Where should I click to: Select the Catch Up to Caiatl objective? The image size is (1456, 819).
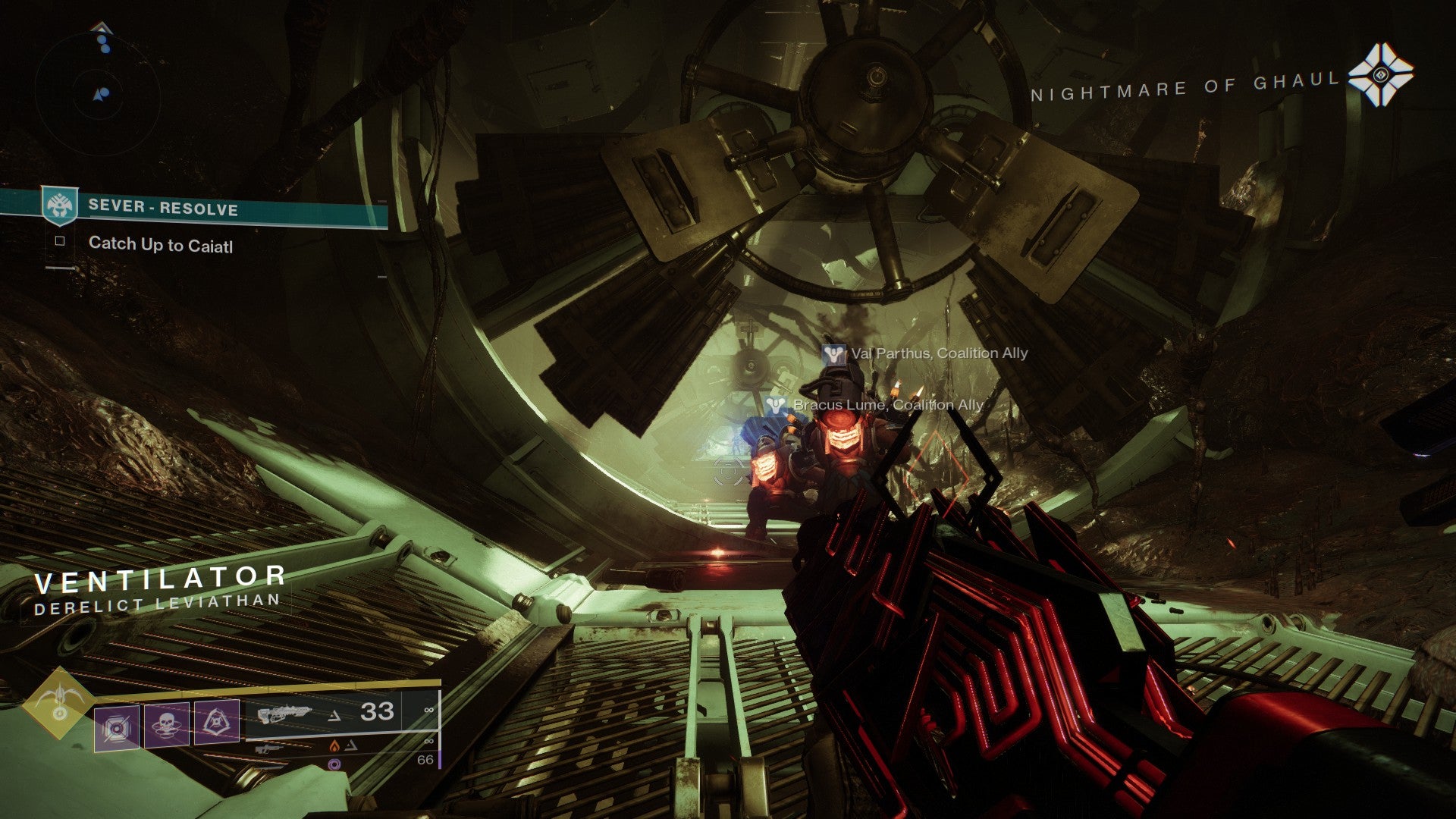tap(160, 244)
